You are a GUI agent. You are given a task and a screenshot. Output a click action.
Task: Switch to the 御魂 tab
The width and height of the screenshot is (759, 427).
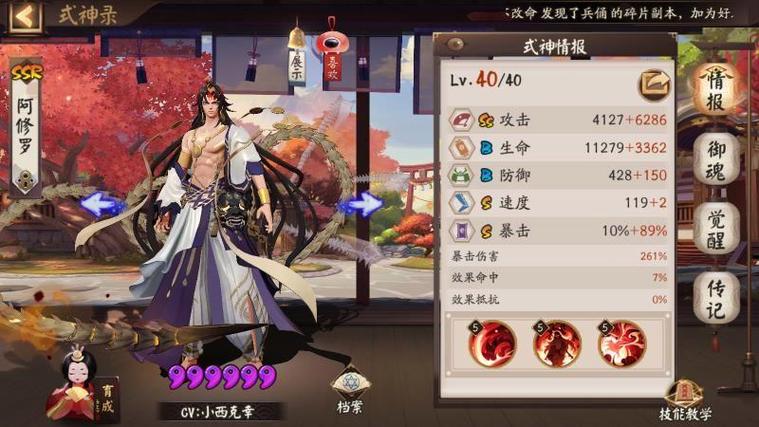tap(716, 160)
